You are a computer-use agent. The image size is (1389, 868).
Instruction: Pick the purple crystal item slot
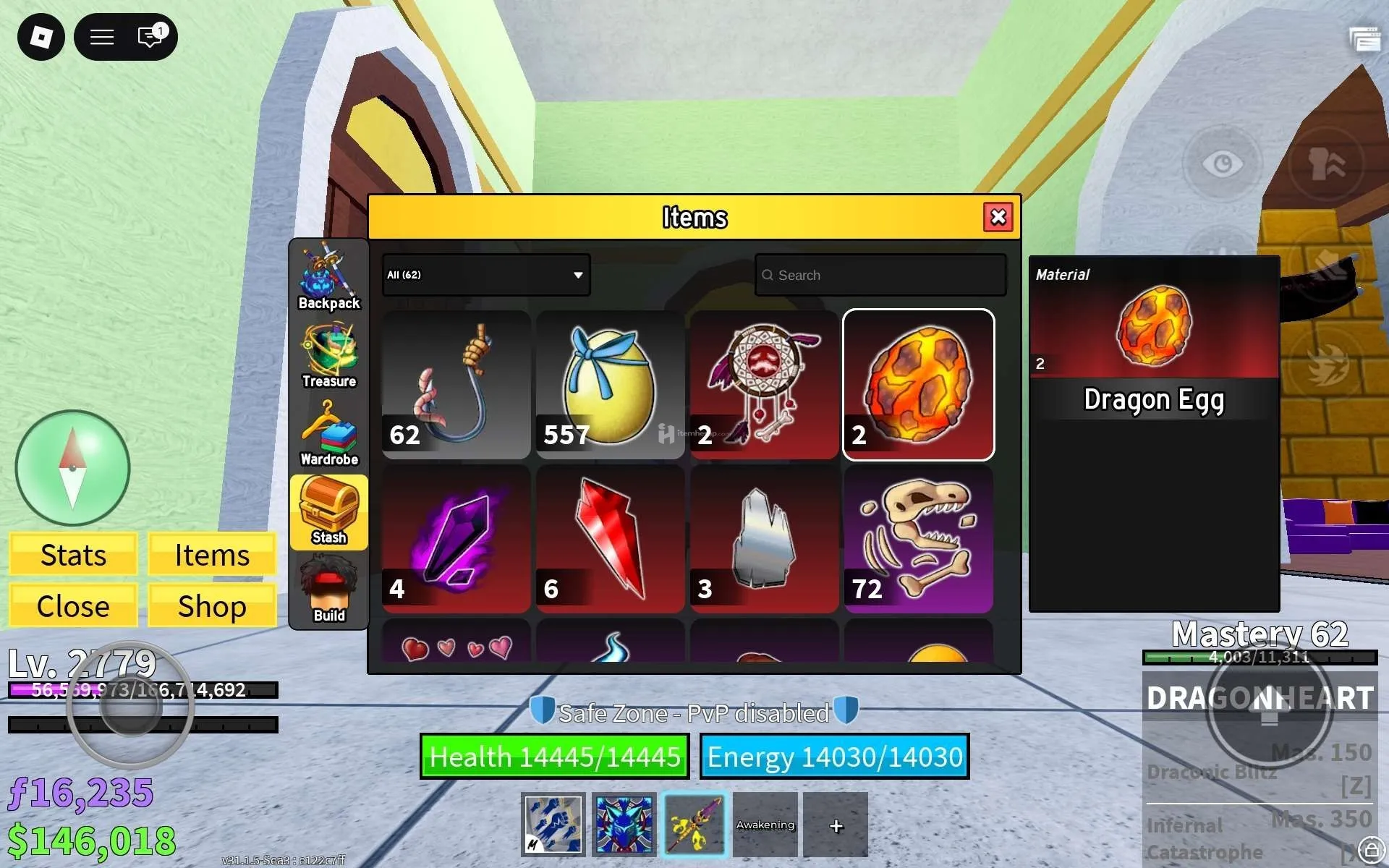click(x=456, y=539)
